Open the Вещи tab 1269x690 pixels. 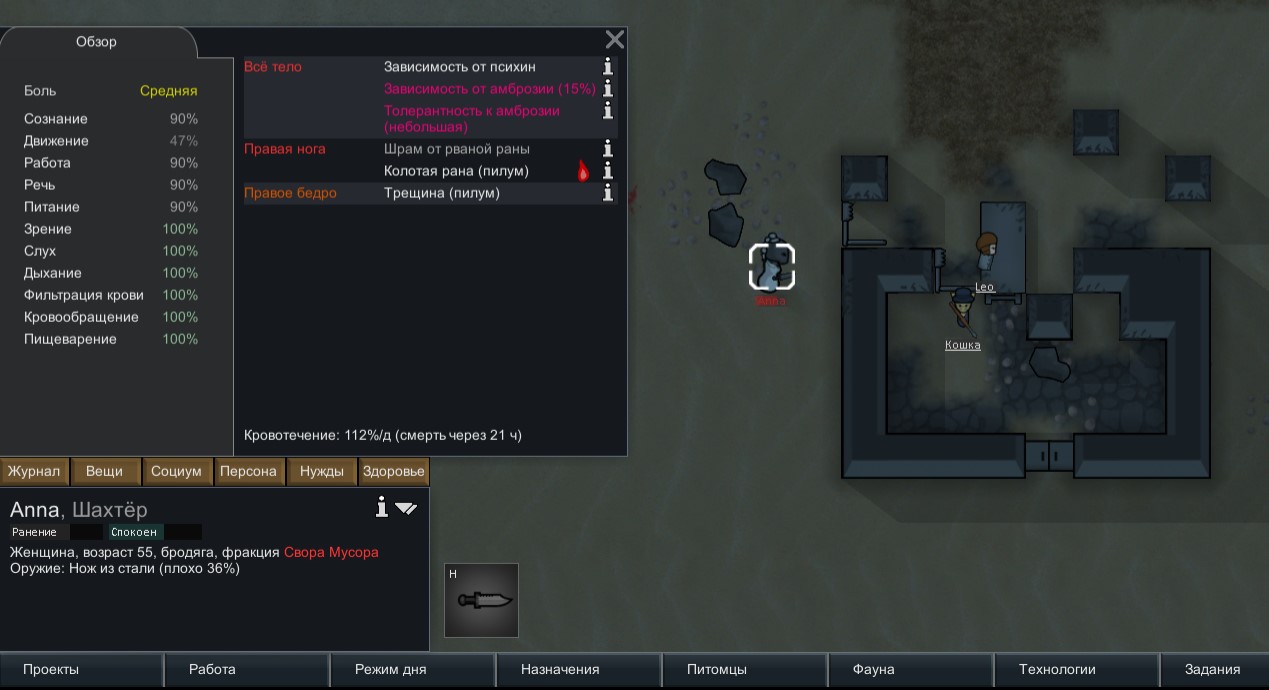pos(105,471)
